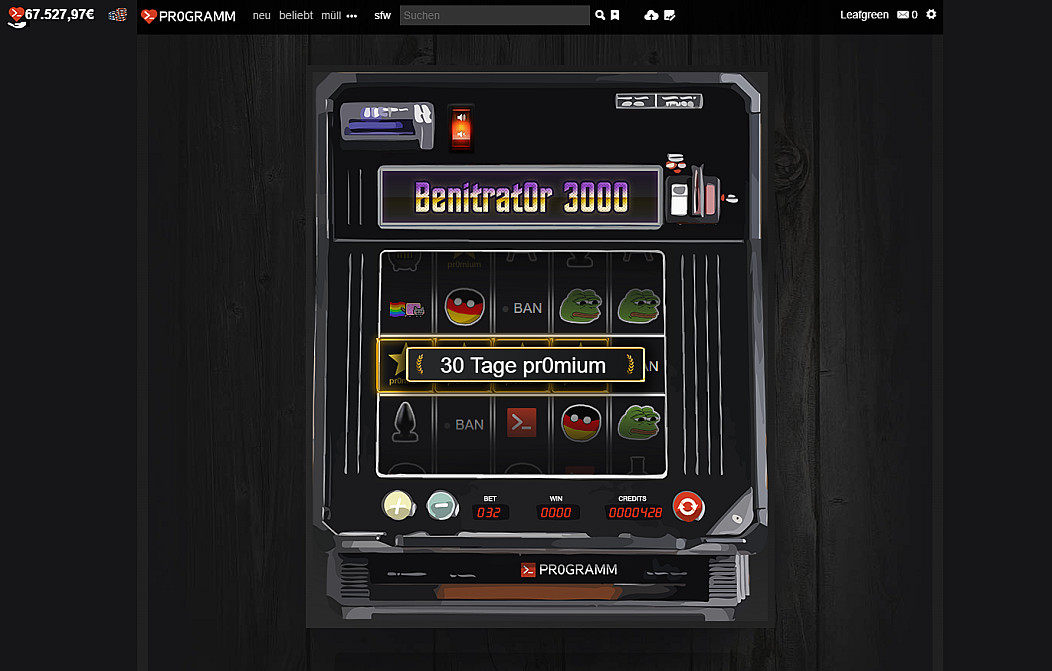Open settings via the gear icon
The height and width of the screenshot is (671, 1052).
coord(931,15)
